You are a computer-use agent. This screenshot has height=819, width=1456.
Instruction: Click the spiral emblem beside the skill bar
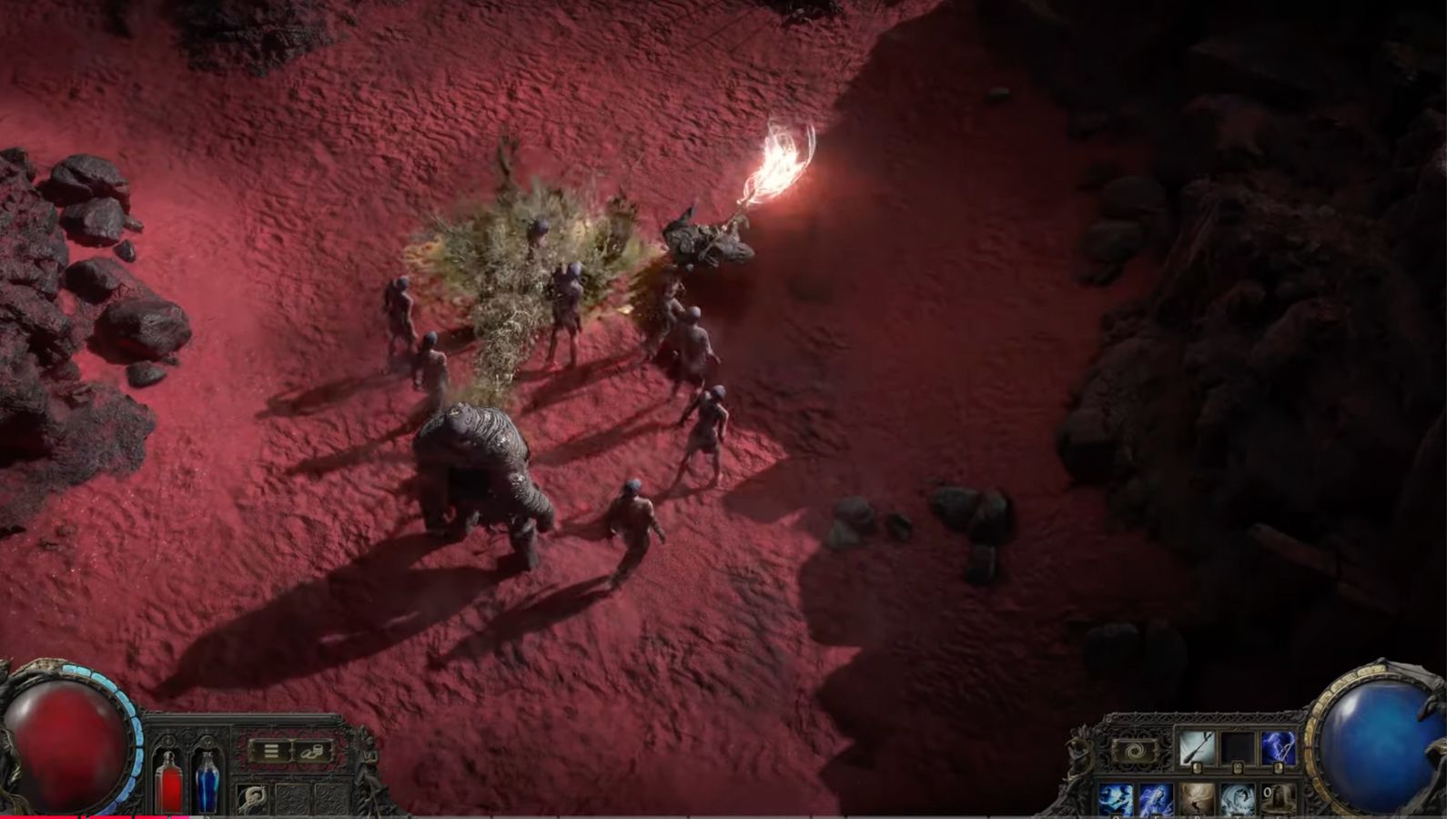pos(1136,750)
